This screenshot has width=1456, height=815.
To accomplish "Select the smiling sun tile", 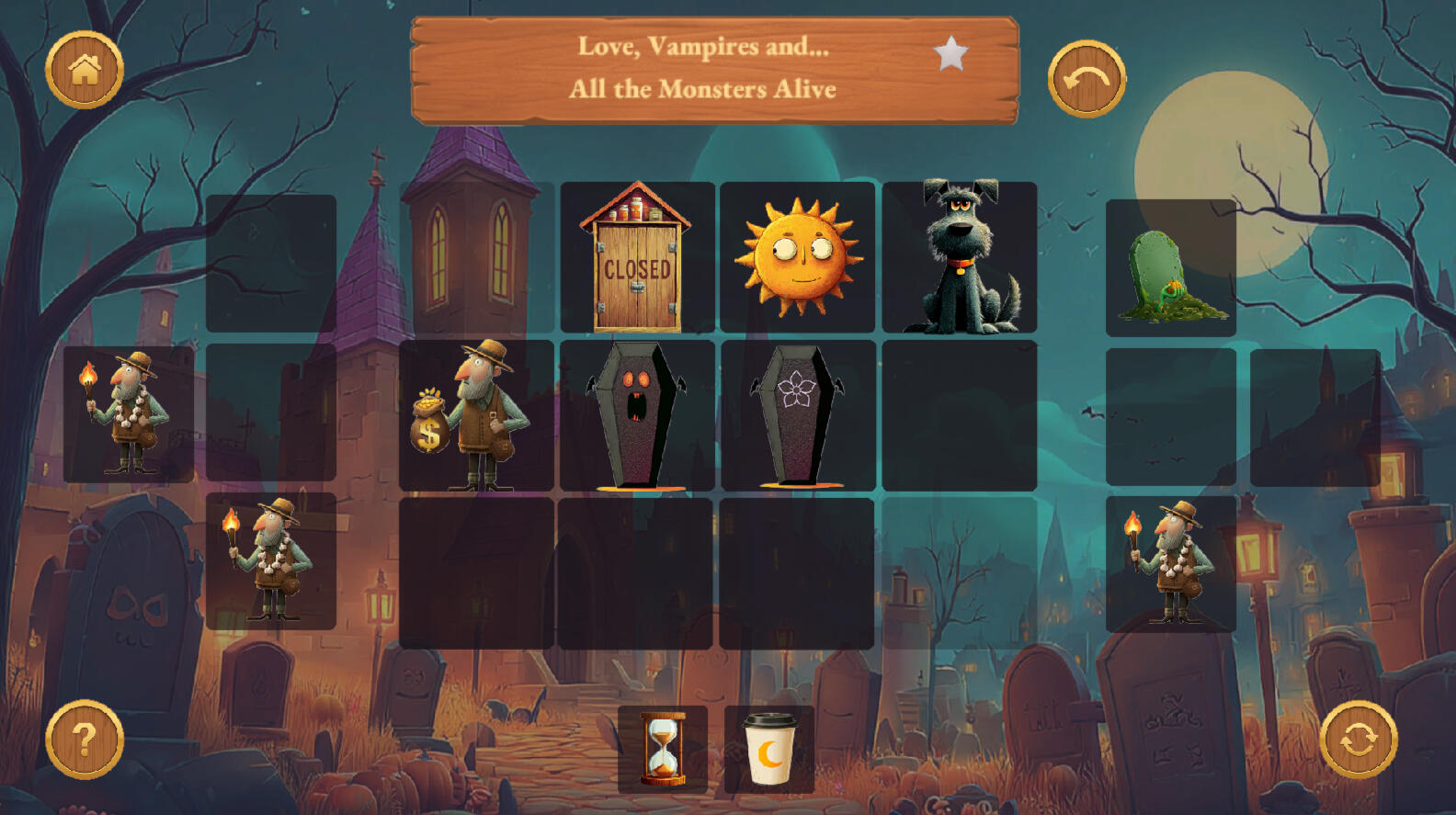I will click(797, 257).
